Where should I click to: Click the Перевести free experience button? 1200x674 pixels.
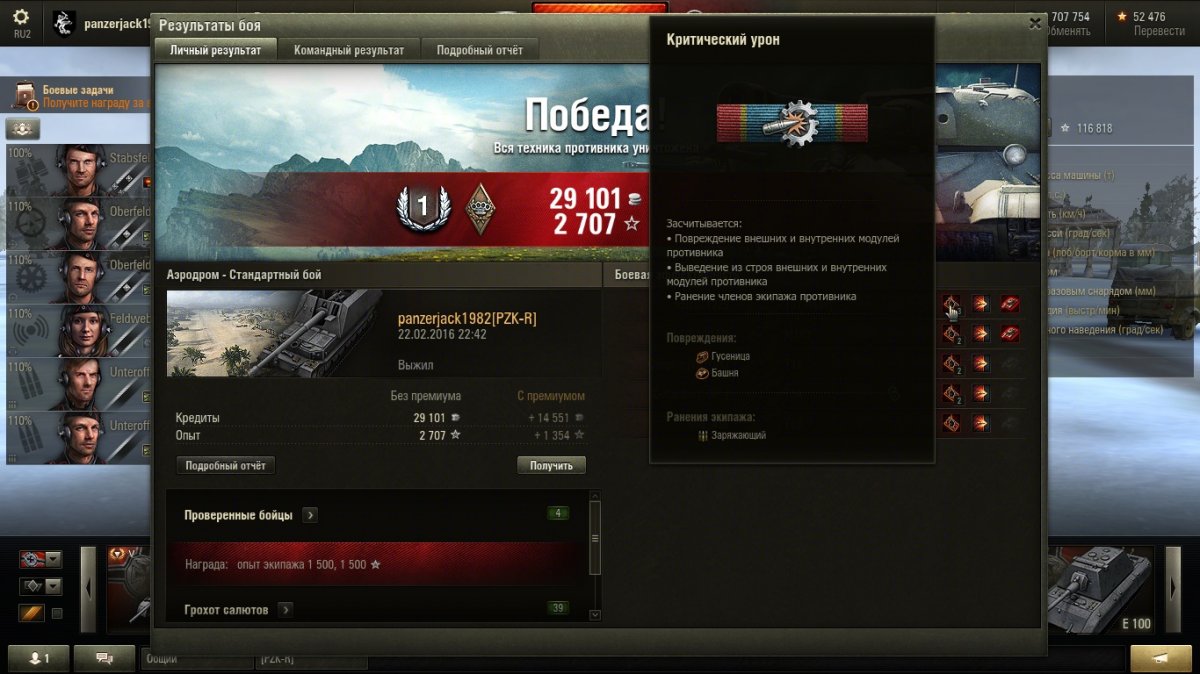[x=1158, y=31]
